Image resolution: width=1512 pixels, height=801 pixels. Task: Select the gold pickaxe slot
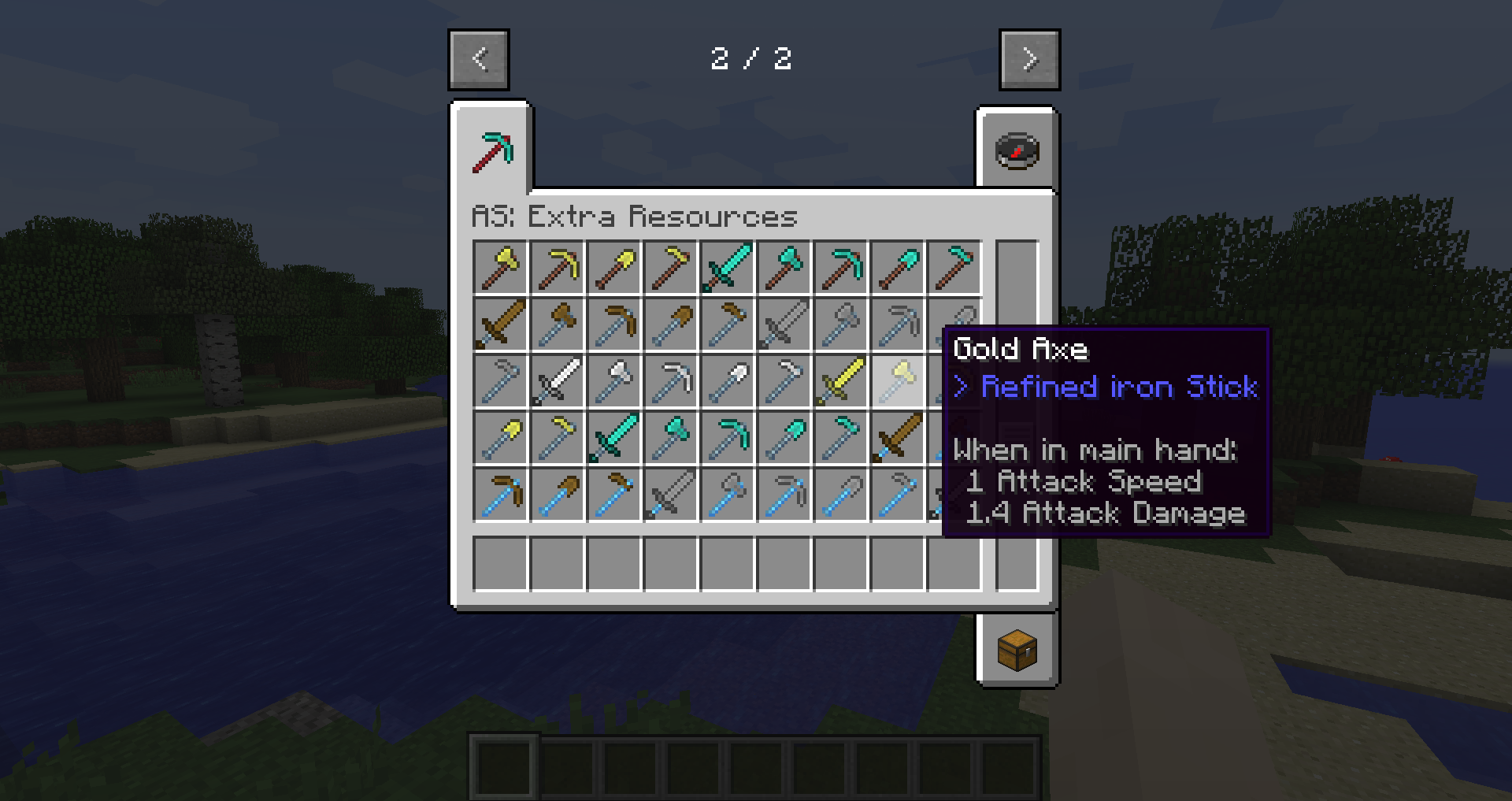(x=557, y=268)
